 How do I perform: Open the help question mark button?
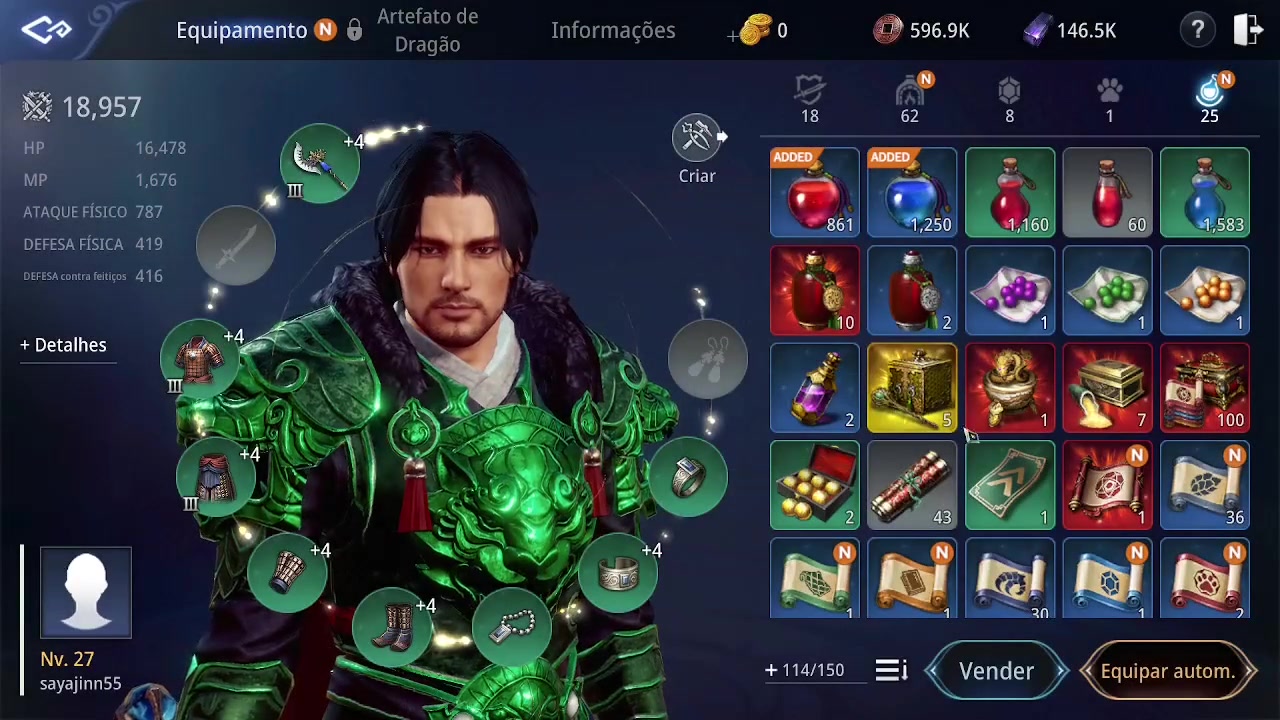point(1197,30)
